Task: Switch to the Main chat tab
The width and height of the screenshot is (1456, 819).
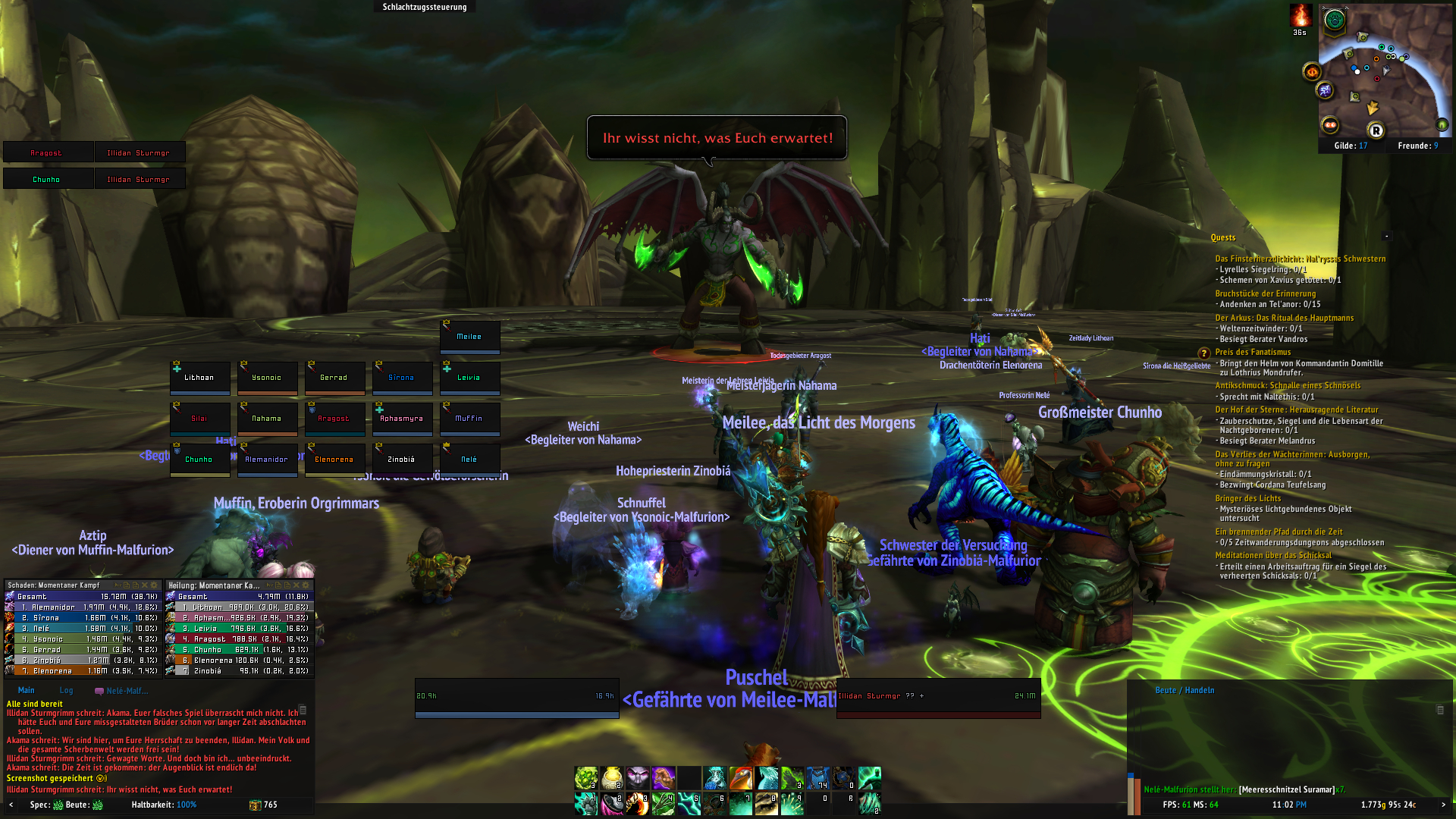Action: pos(27,691)
